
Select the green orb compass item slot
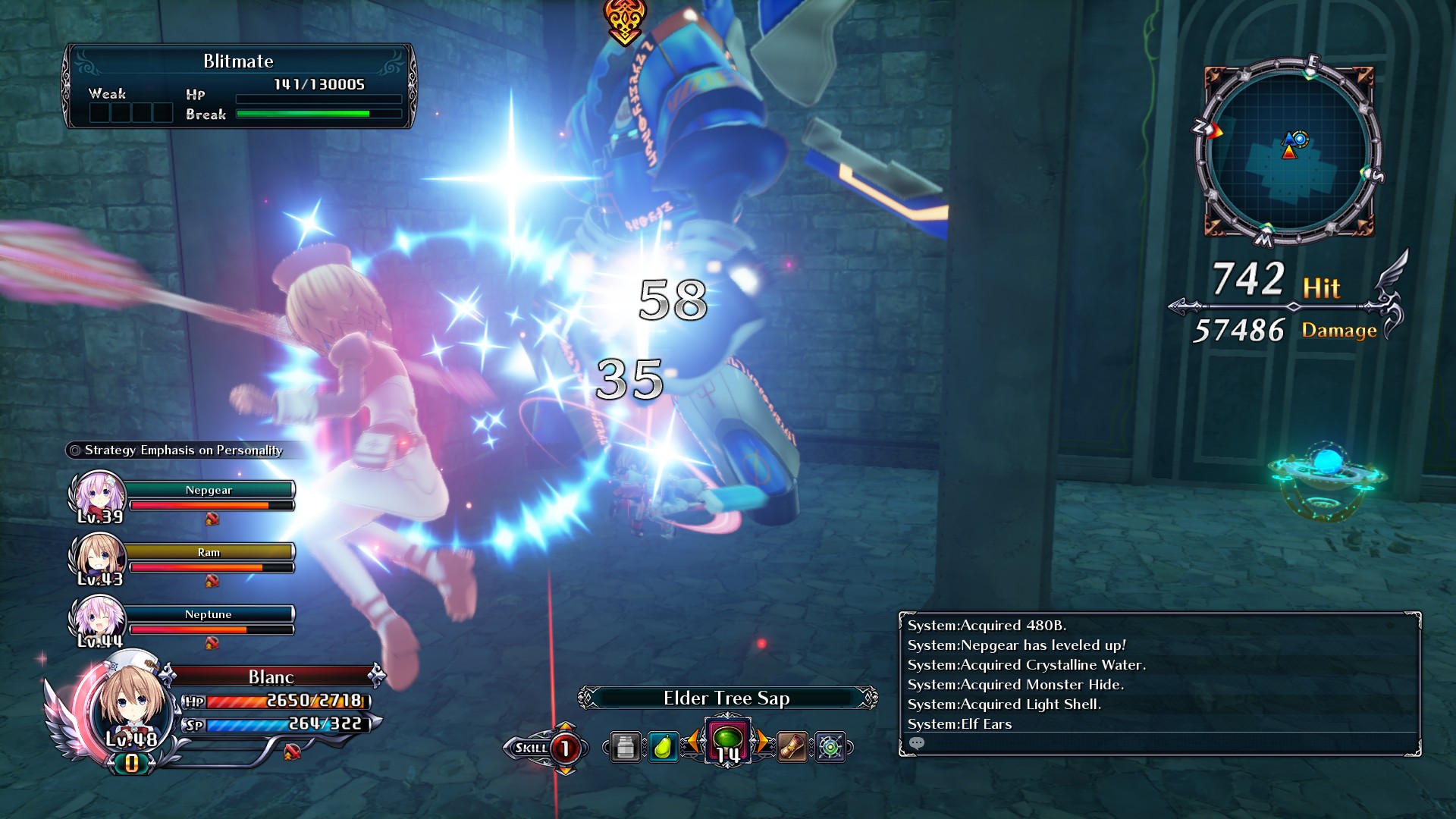(830, 748)
